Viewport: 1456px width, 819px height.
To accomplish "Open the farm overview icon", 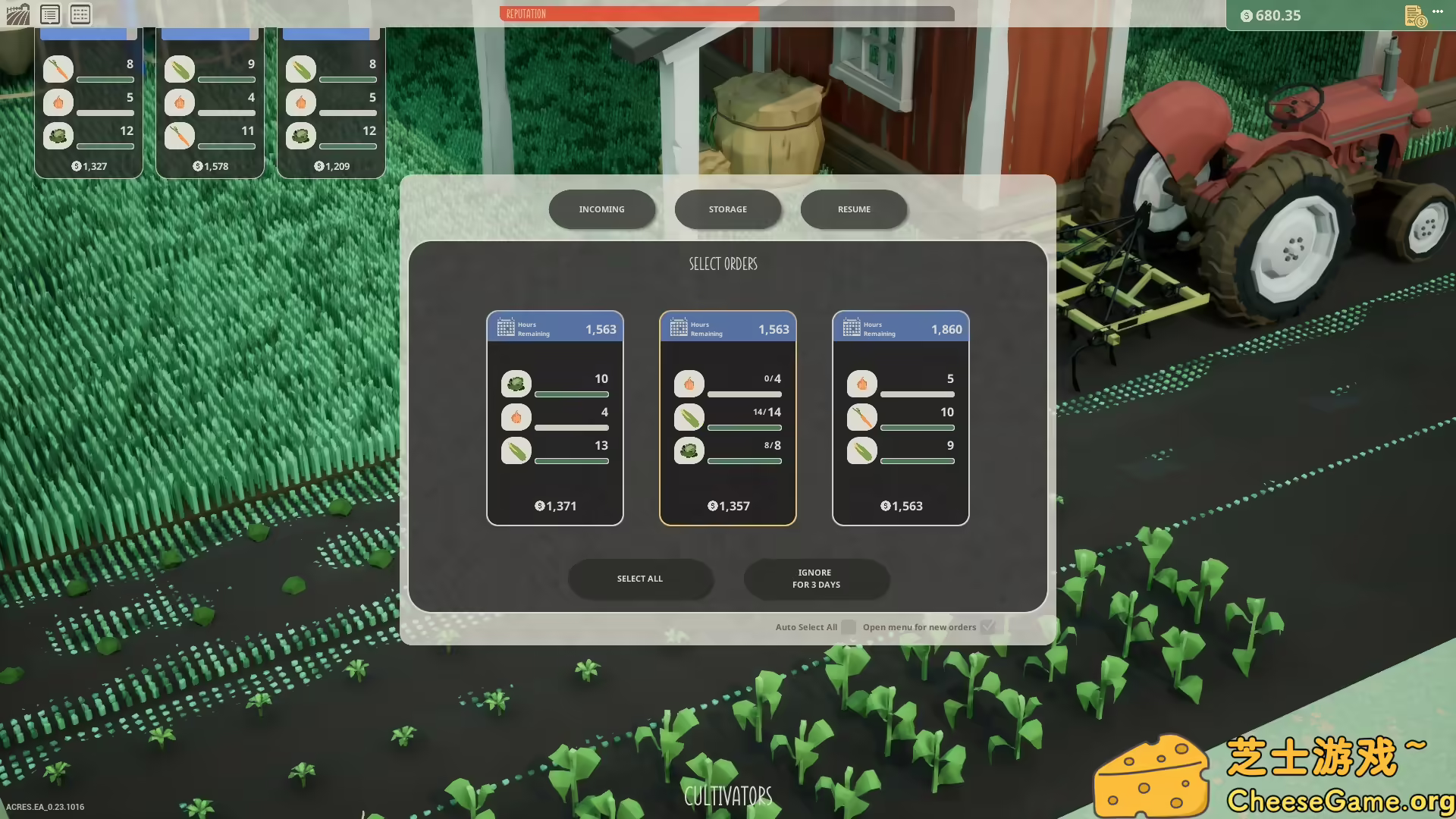I will pyautogui.click(x=17, y=14).
